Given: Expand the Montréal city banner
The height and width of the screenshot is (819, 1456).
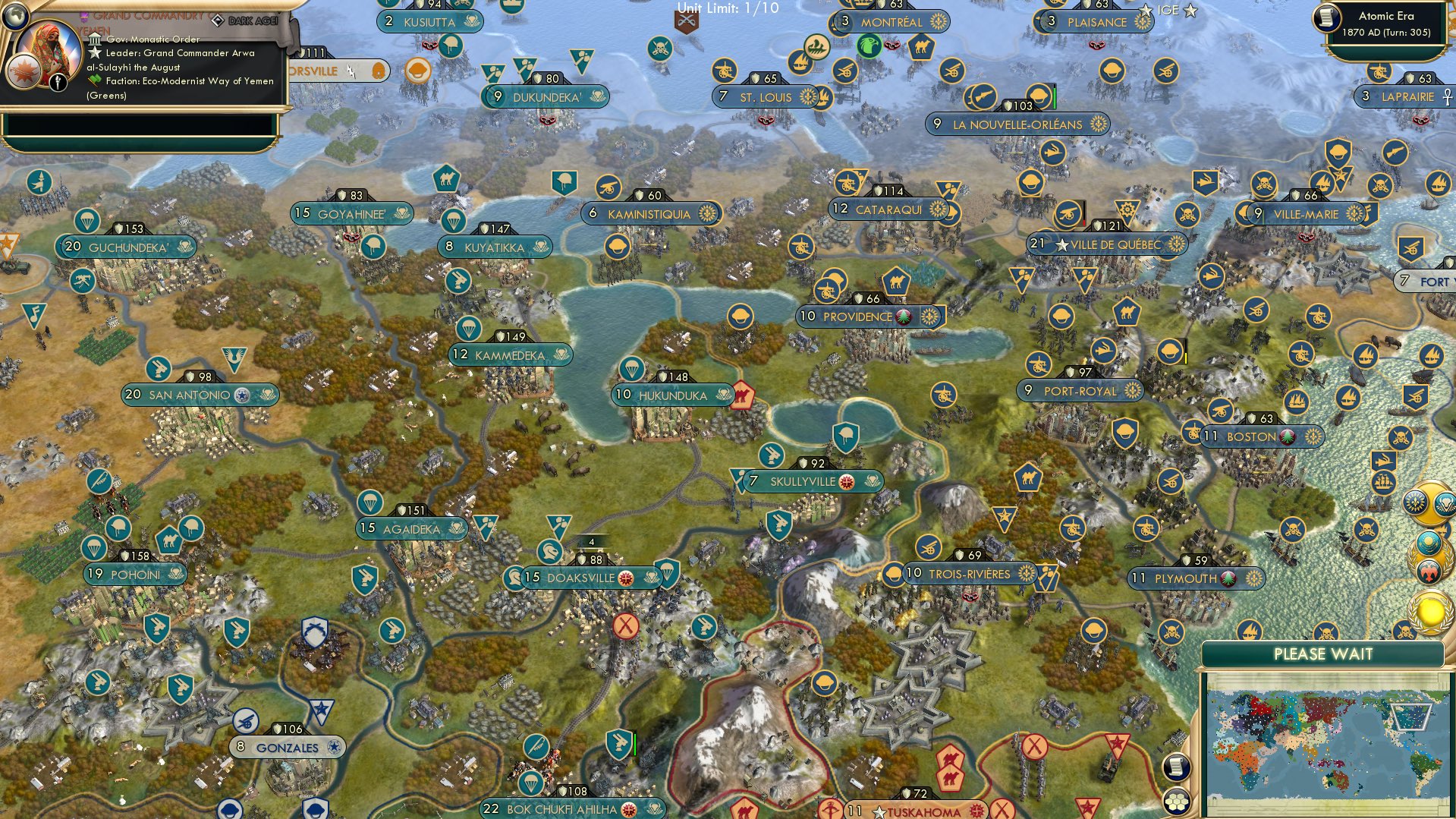Looking at the screenshot, I should click(892, 22).
